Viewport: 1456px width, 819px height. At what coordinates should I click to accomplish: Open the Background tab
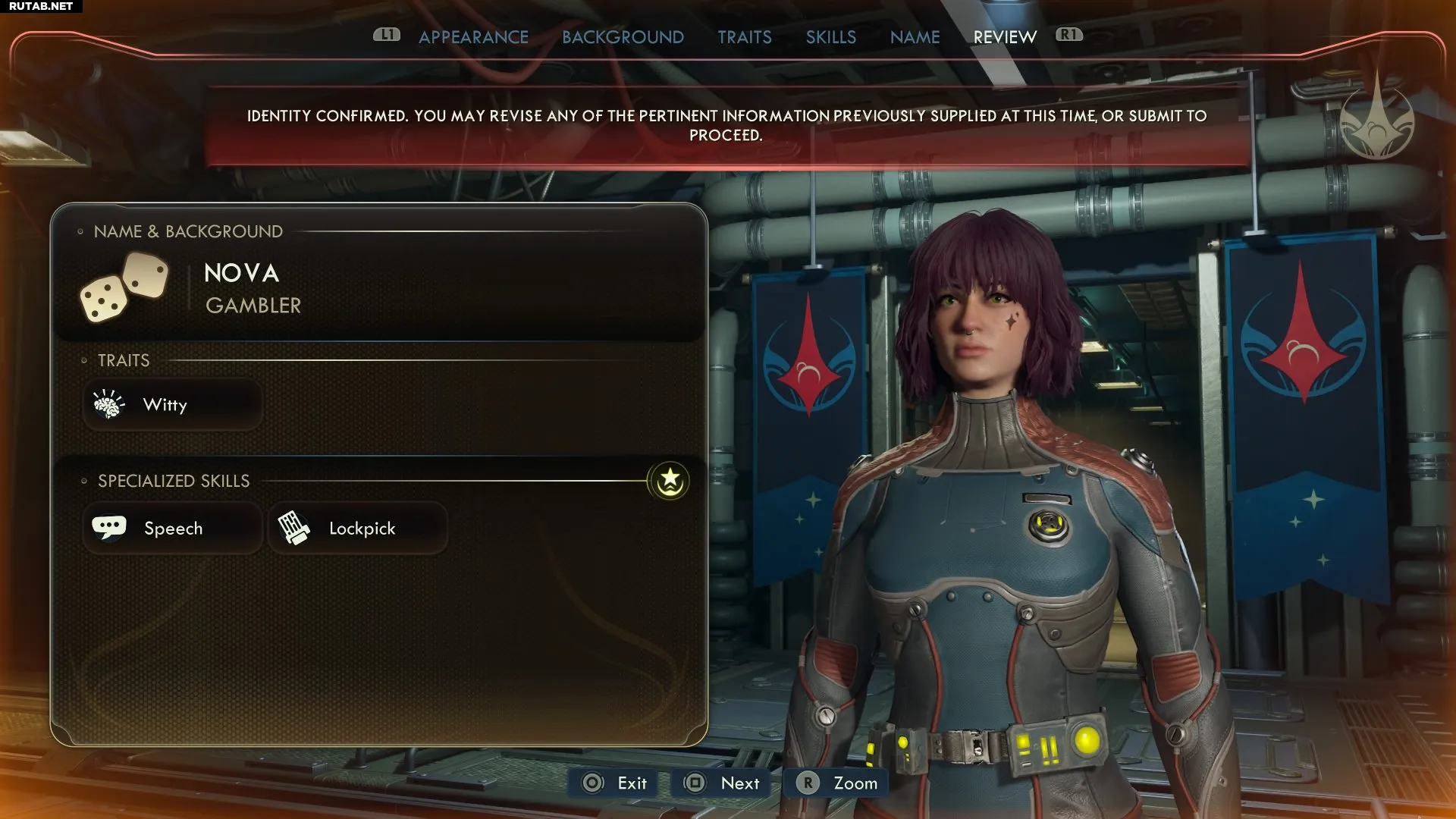[623, 37]
